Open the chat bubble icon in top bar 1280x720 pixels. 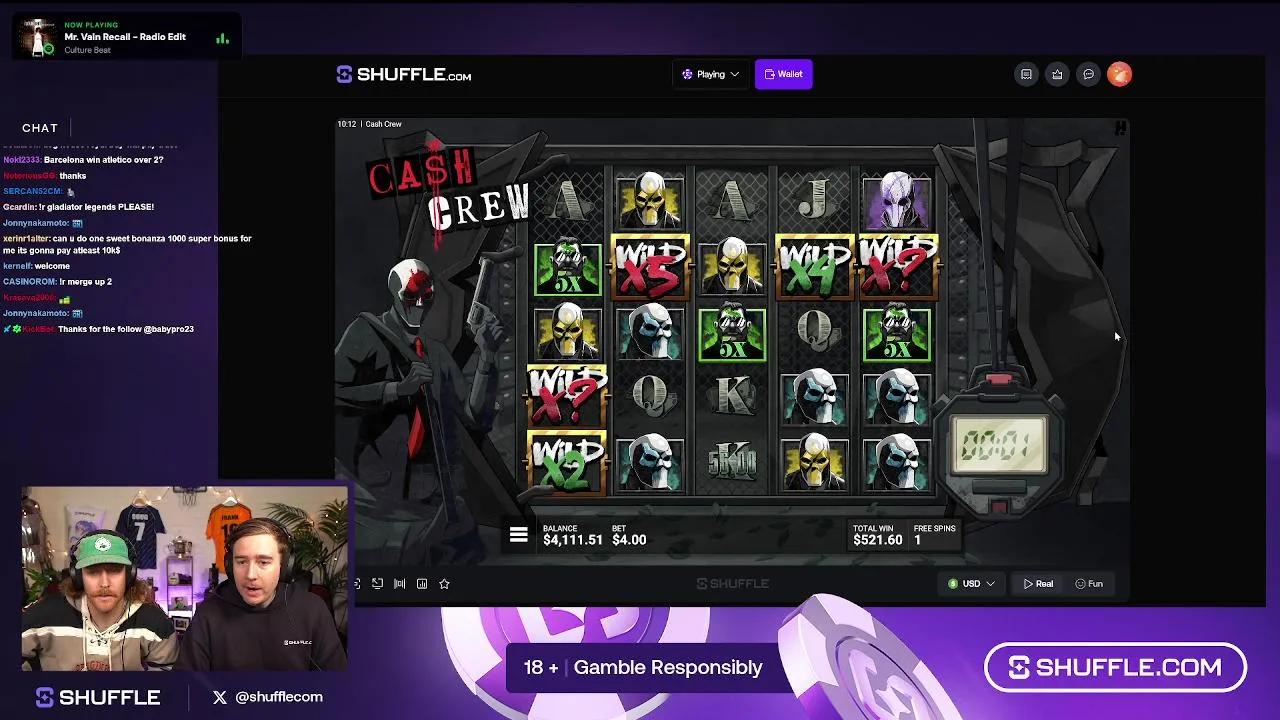(1088, 74)
